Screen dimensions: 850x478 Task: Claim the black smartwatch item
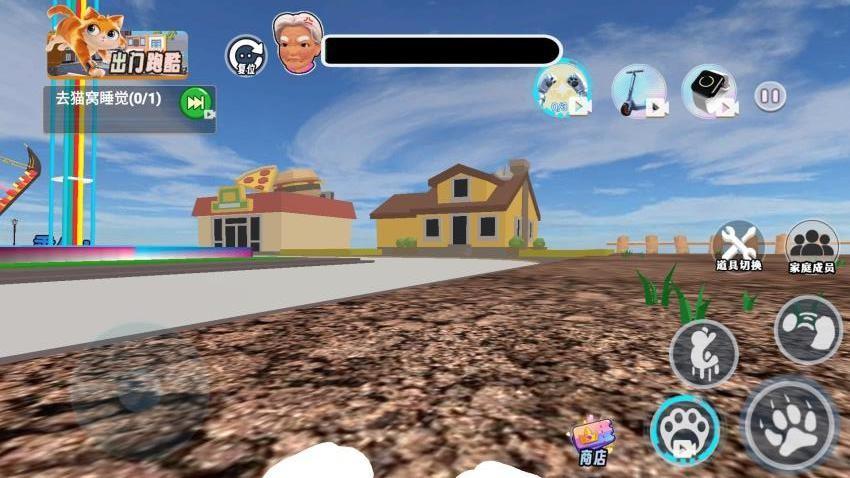(708, 92)
